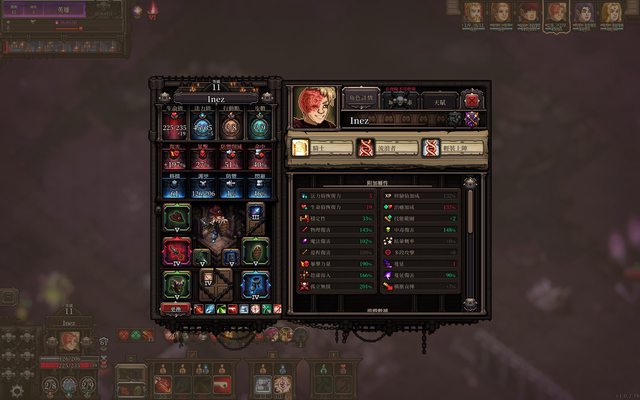Select the blue tier-III accessory slot

255,212
